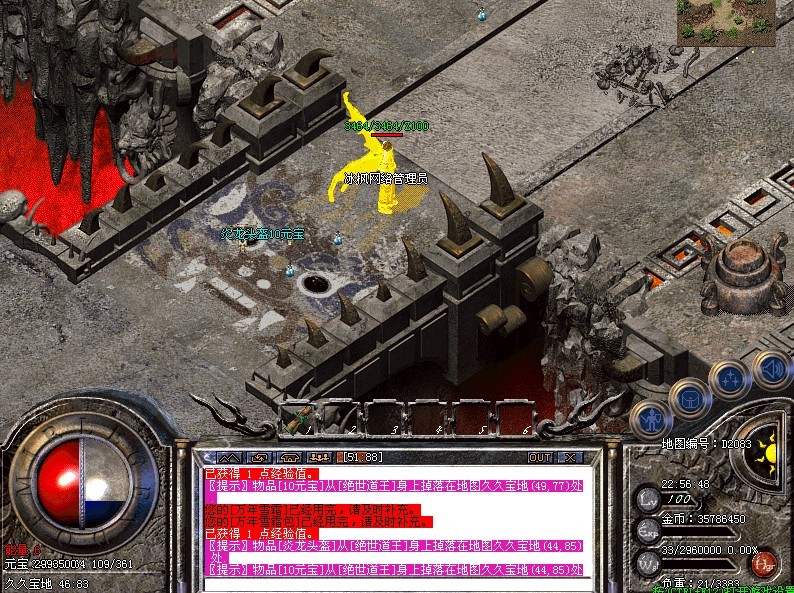Close the game with the X button
This screenshot has height=593, width=794.
pos(568,457)
